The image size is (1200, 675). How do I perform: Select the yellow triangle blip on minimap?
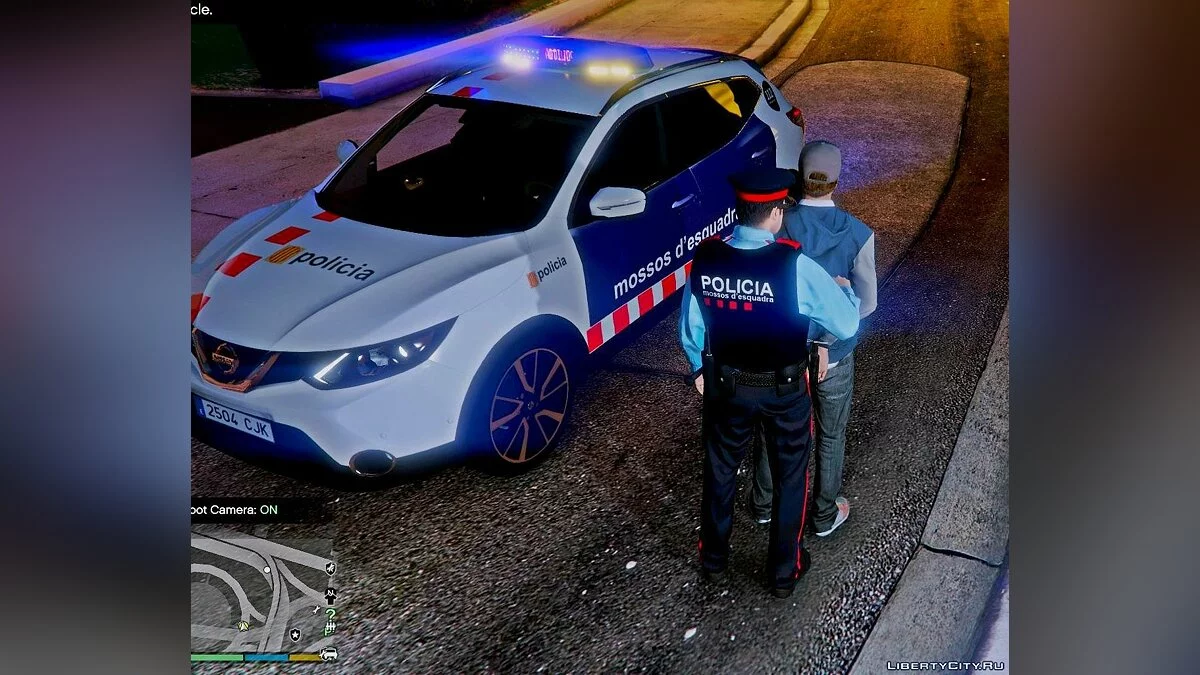pyautogui.click(x=243, y=626)
